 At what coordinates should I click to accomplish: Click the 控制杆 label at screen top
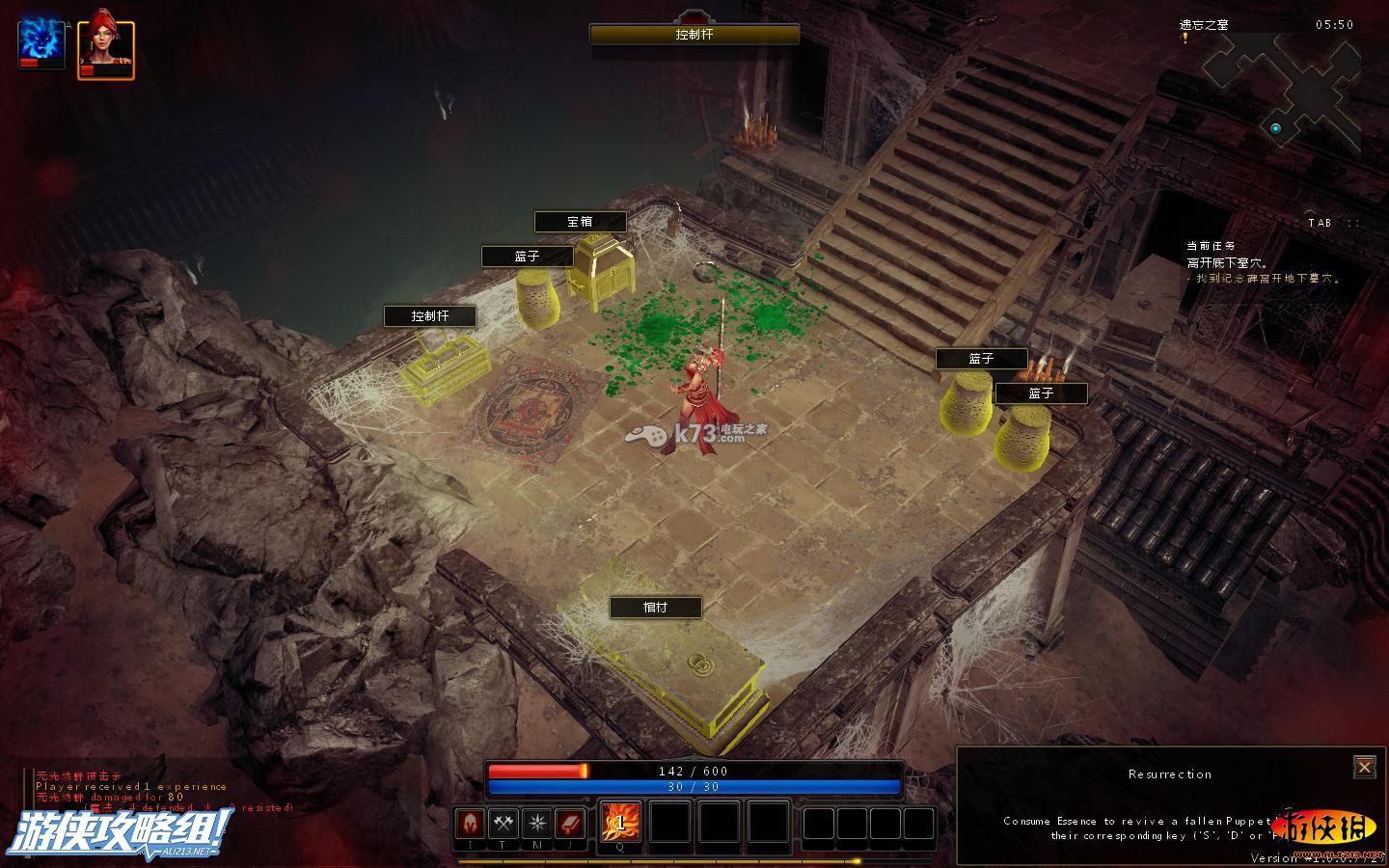694,35
